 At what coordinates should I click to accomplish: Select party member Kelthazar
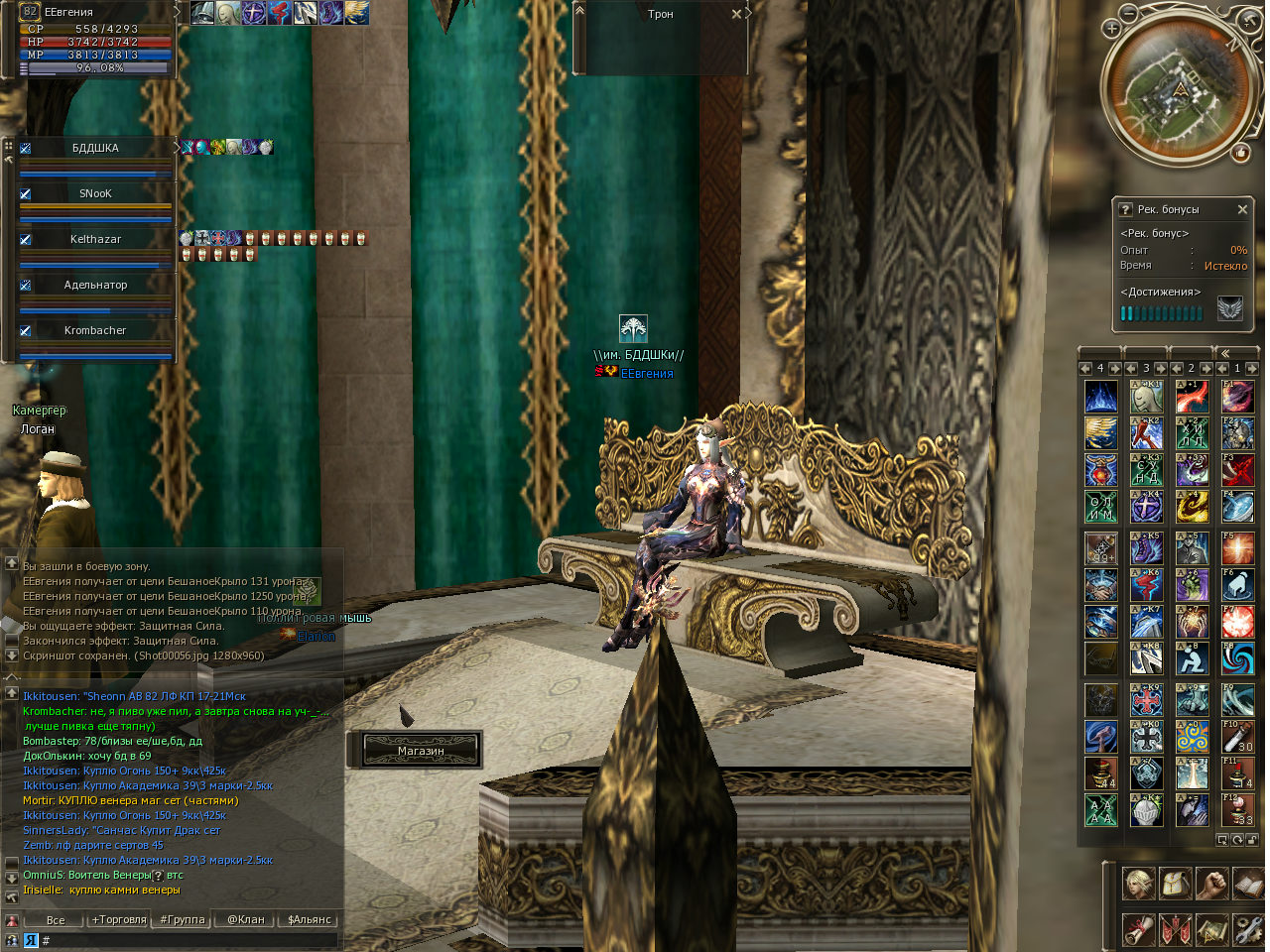click(95, 240)
